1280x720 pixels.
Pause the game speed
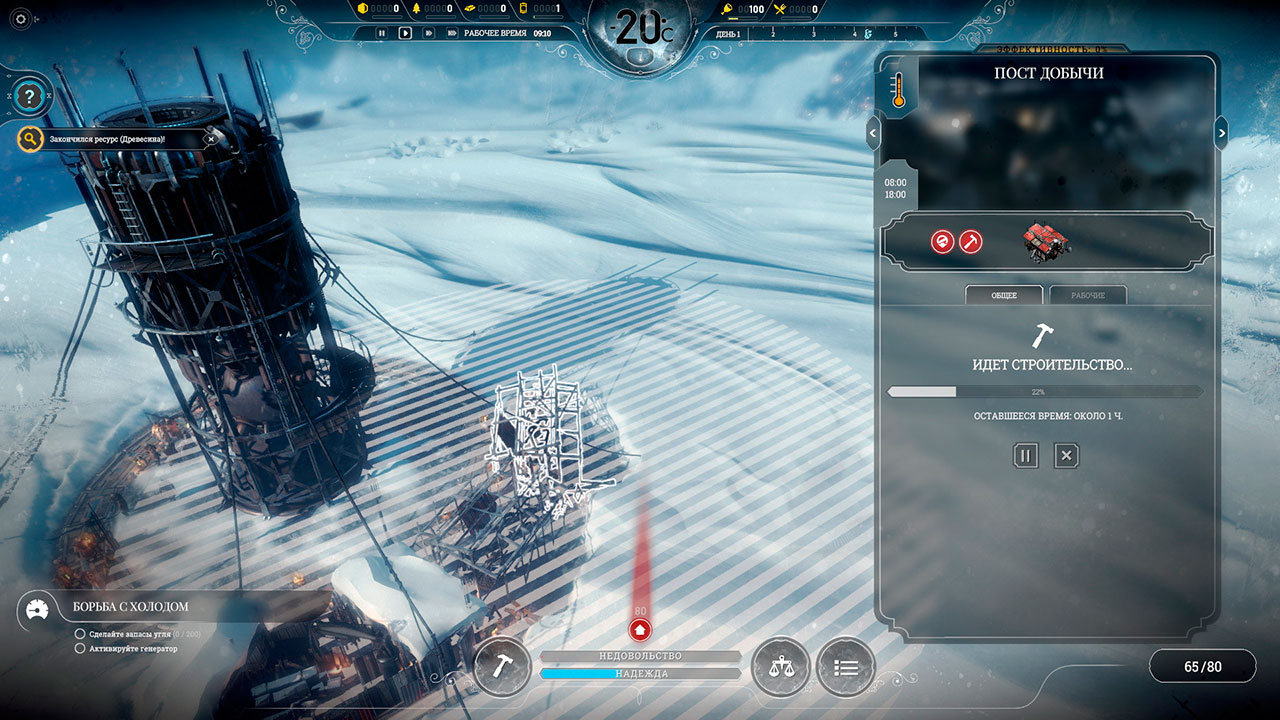pos(381,33)
